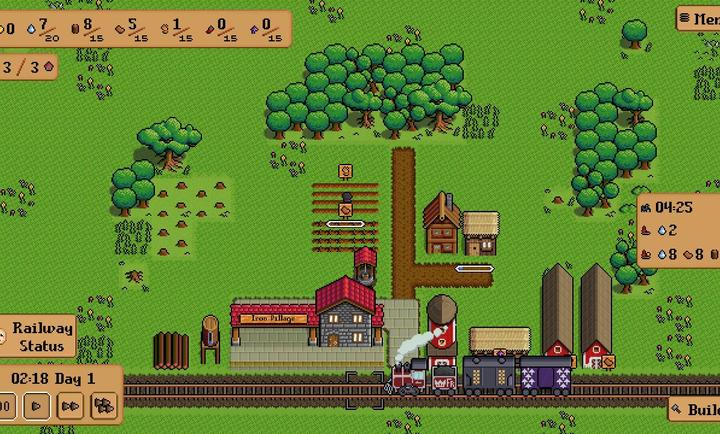Image resolution: width=720 pixels, height=434 pixels.
Task: Set game speed to normal play
Action: 37,406
